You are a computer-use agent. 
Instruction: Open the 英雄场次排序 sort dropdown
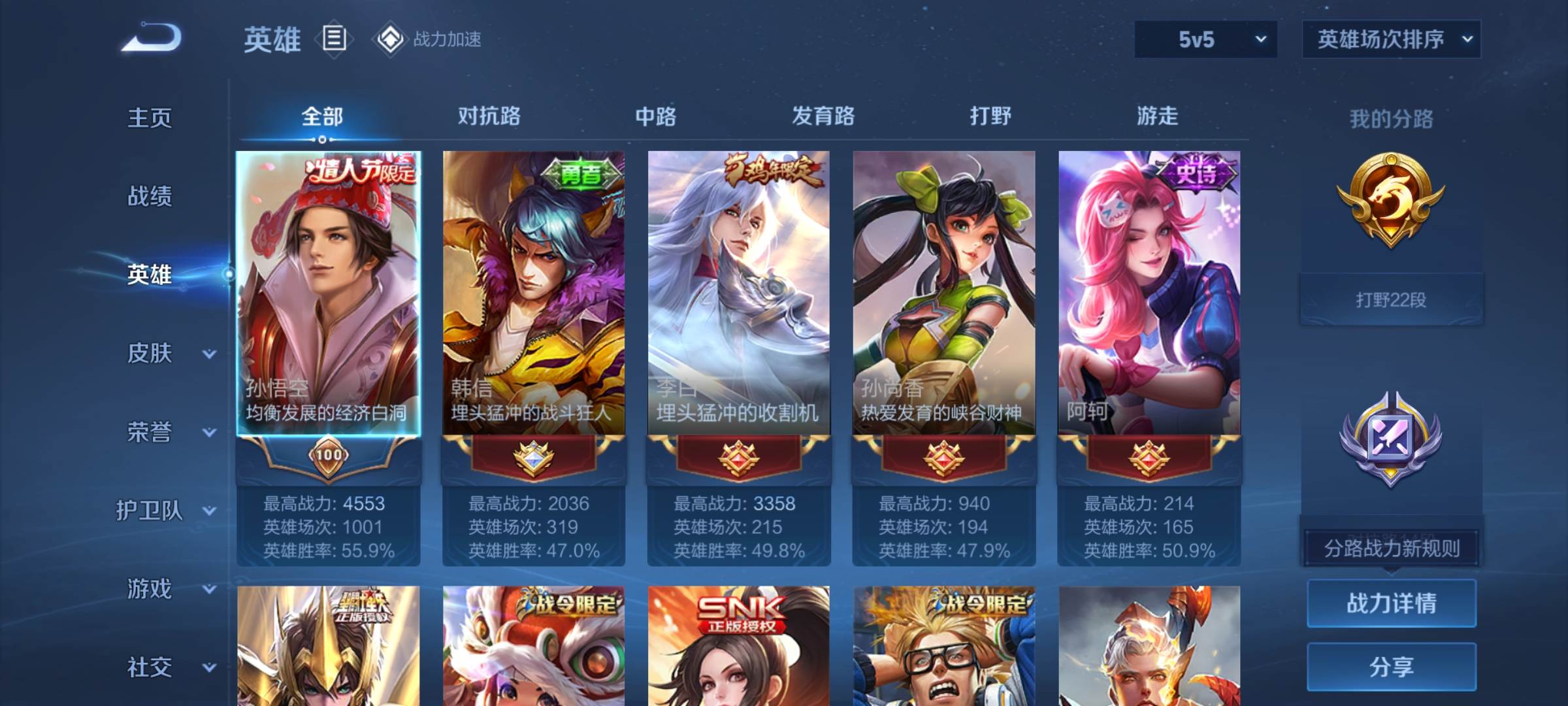pos(1391,39)
